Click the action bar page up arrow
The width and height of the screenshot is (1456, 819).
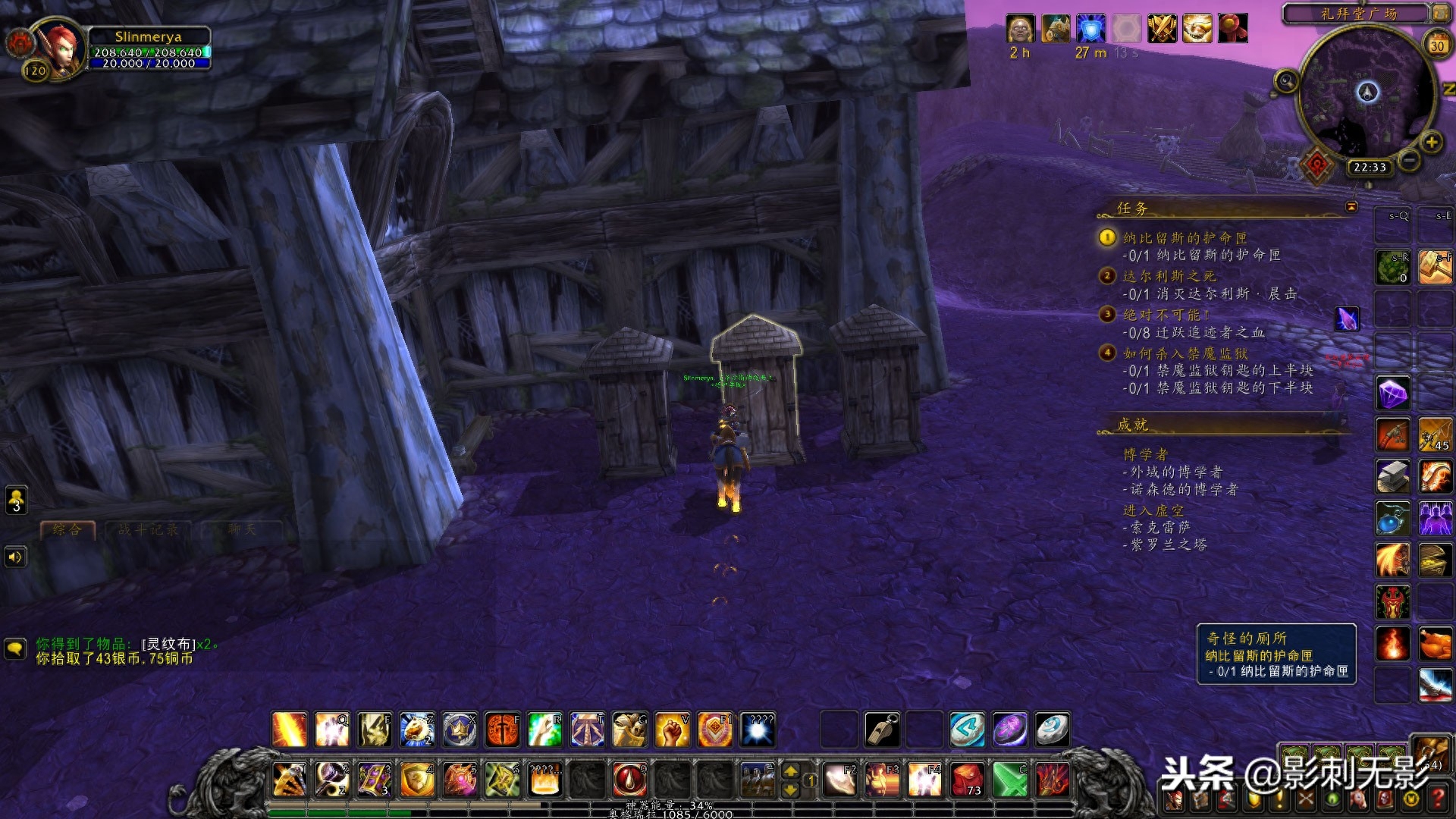tap(790, 771)
